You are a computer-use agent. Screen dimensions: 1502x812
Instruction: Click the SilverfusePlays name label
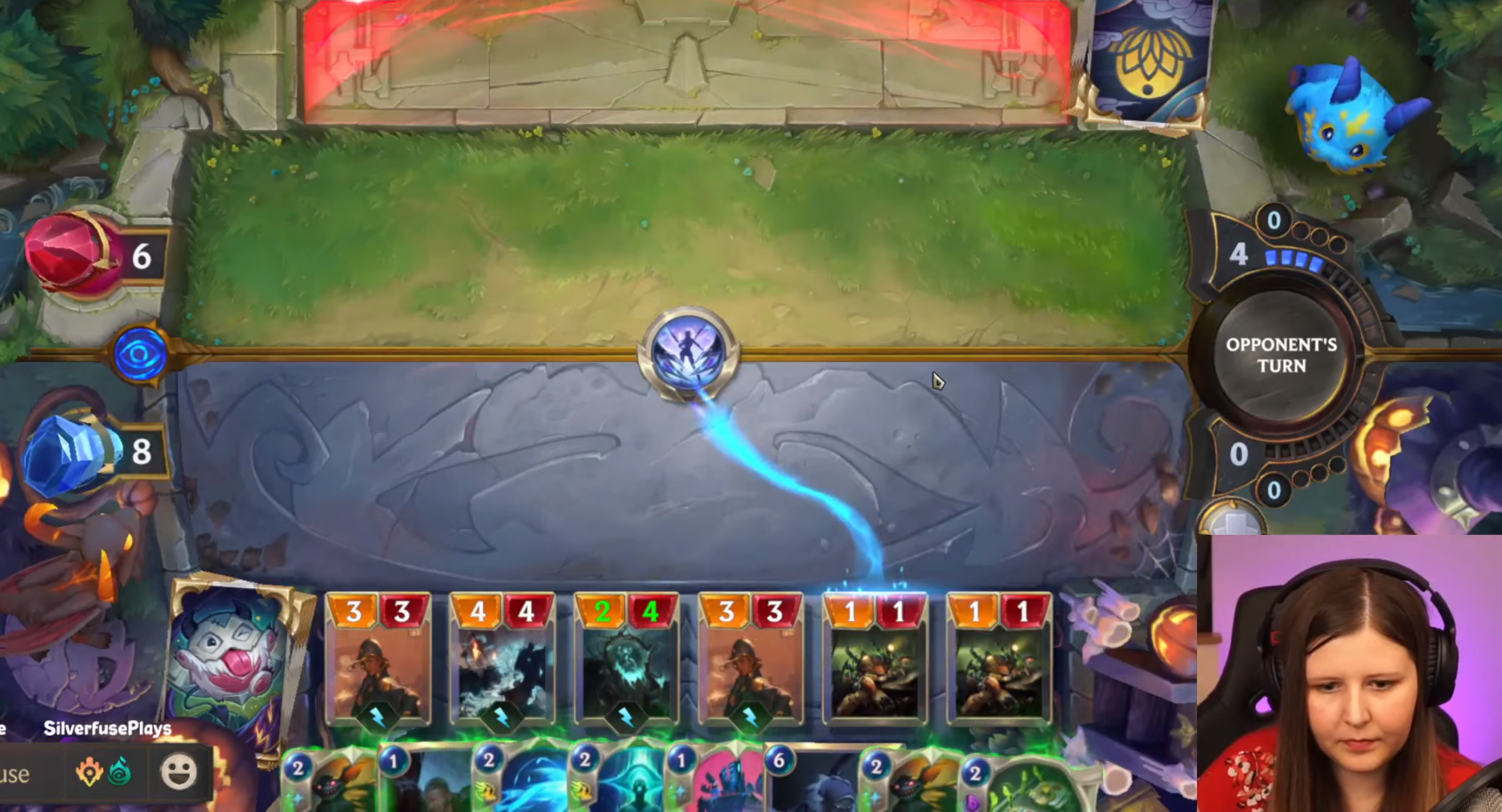[107, 728]
